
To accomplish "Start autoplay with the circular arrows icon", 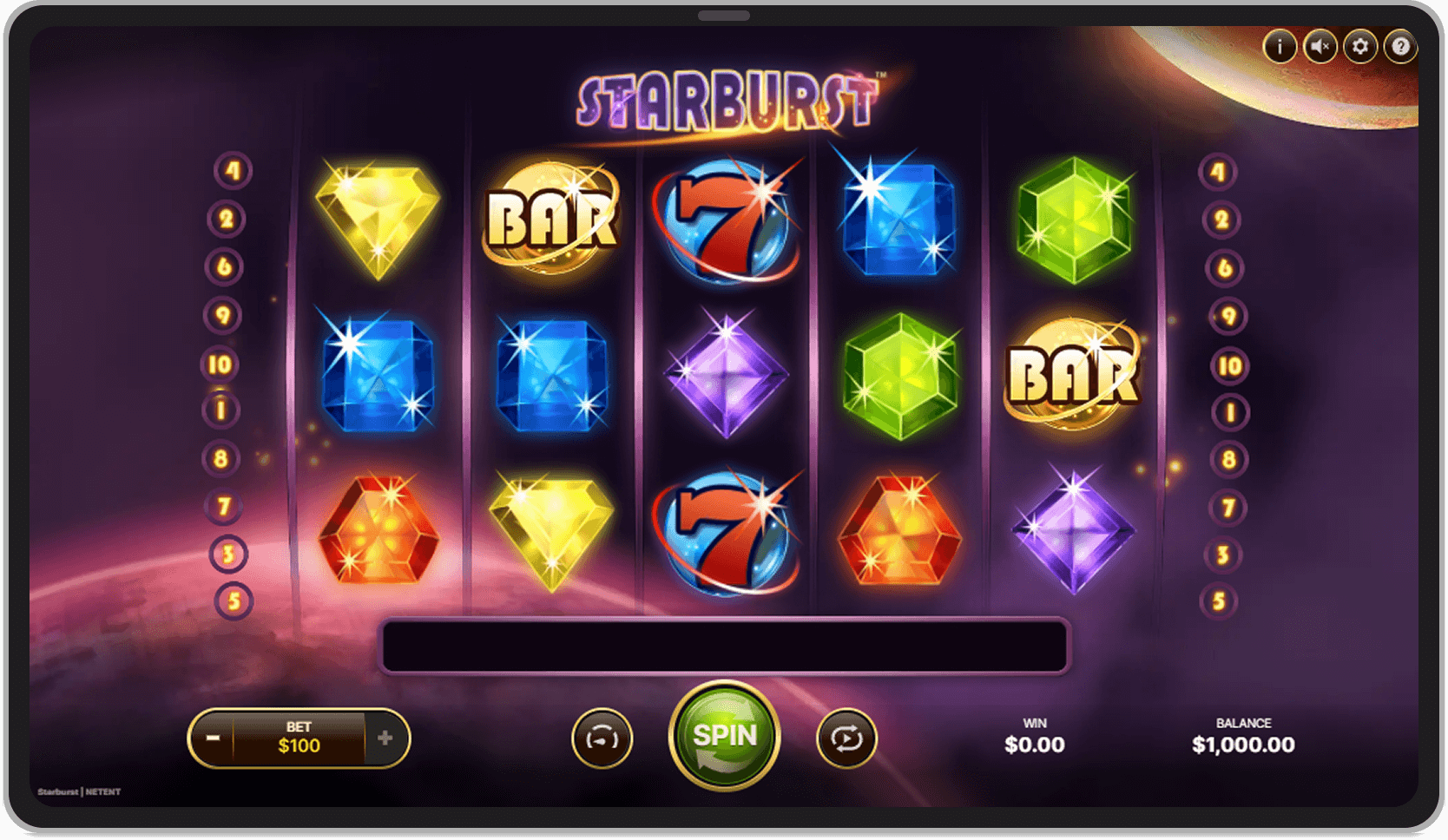I will tap(846, 737).
